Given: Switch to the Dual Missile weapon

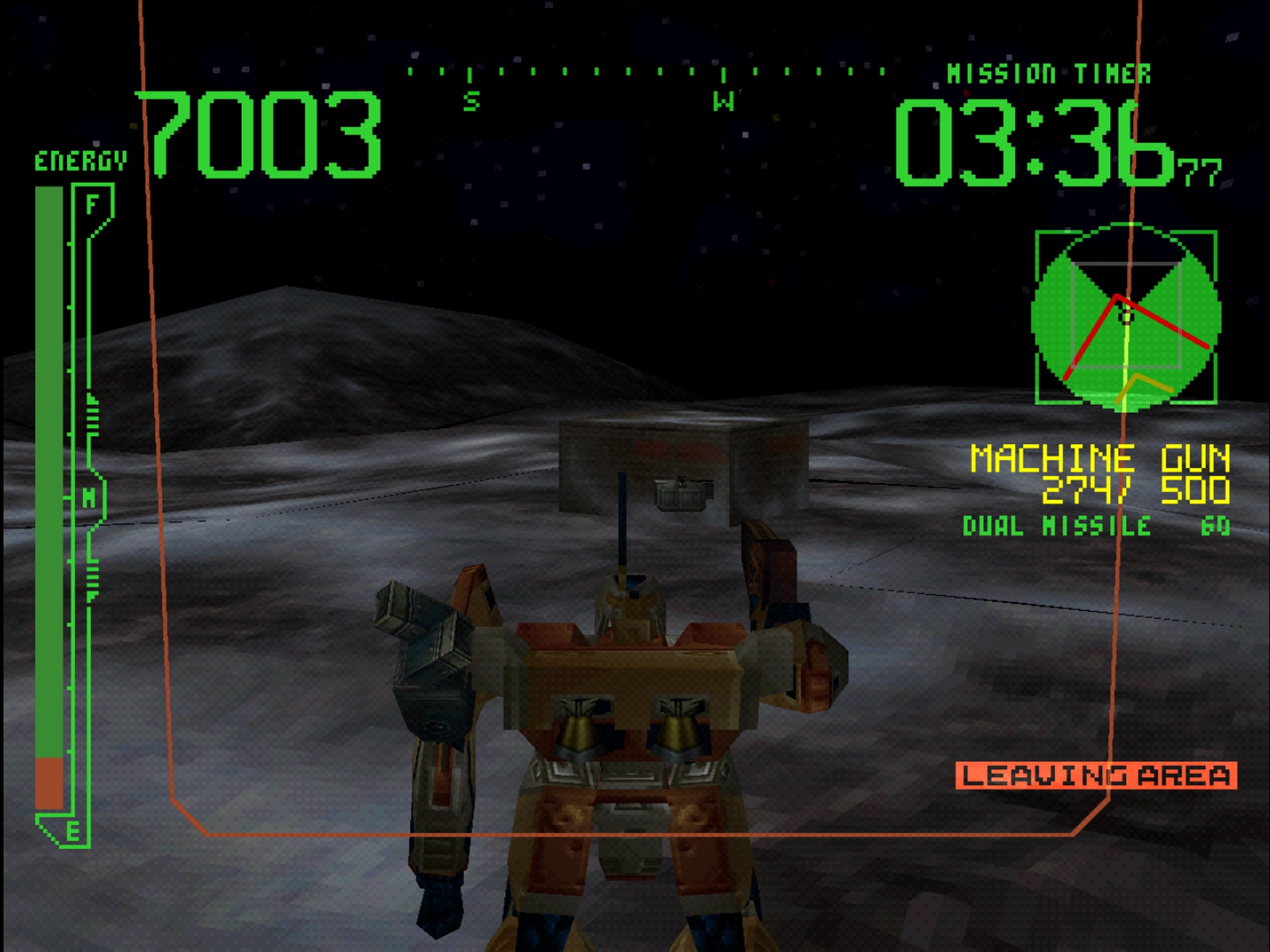Looking at the screenshot, I should pos(1095,526).
